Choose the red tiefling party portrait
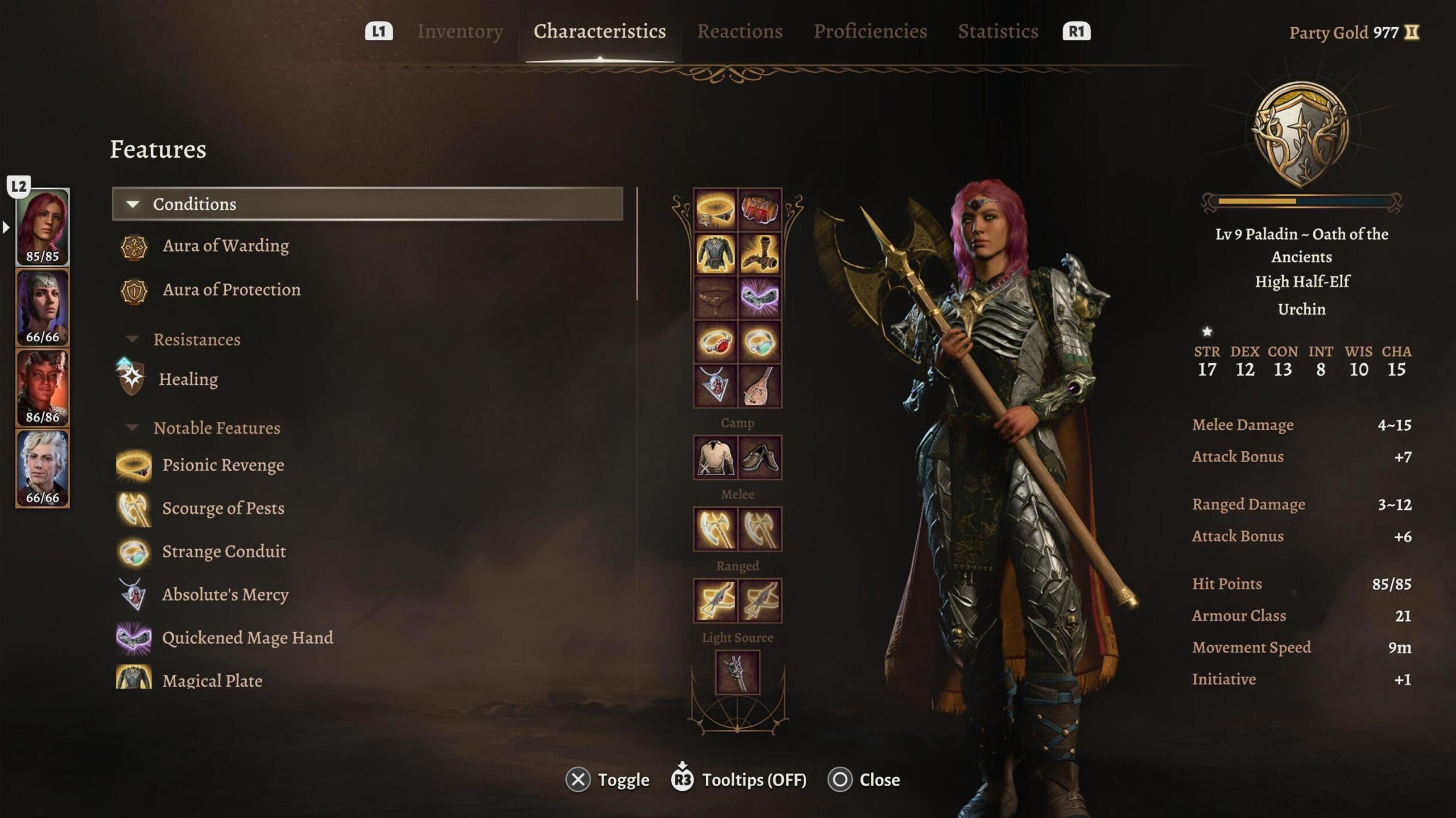This screenshot has height=818, width=1456. pos(43,388)
